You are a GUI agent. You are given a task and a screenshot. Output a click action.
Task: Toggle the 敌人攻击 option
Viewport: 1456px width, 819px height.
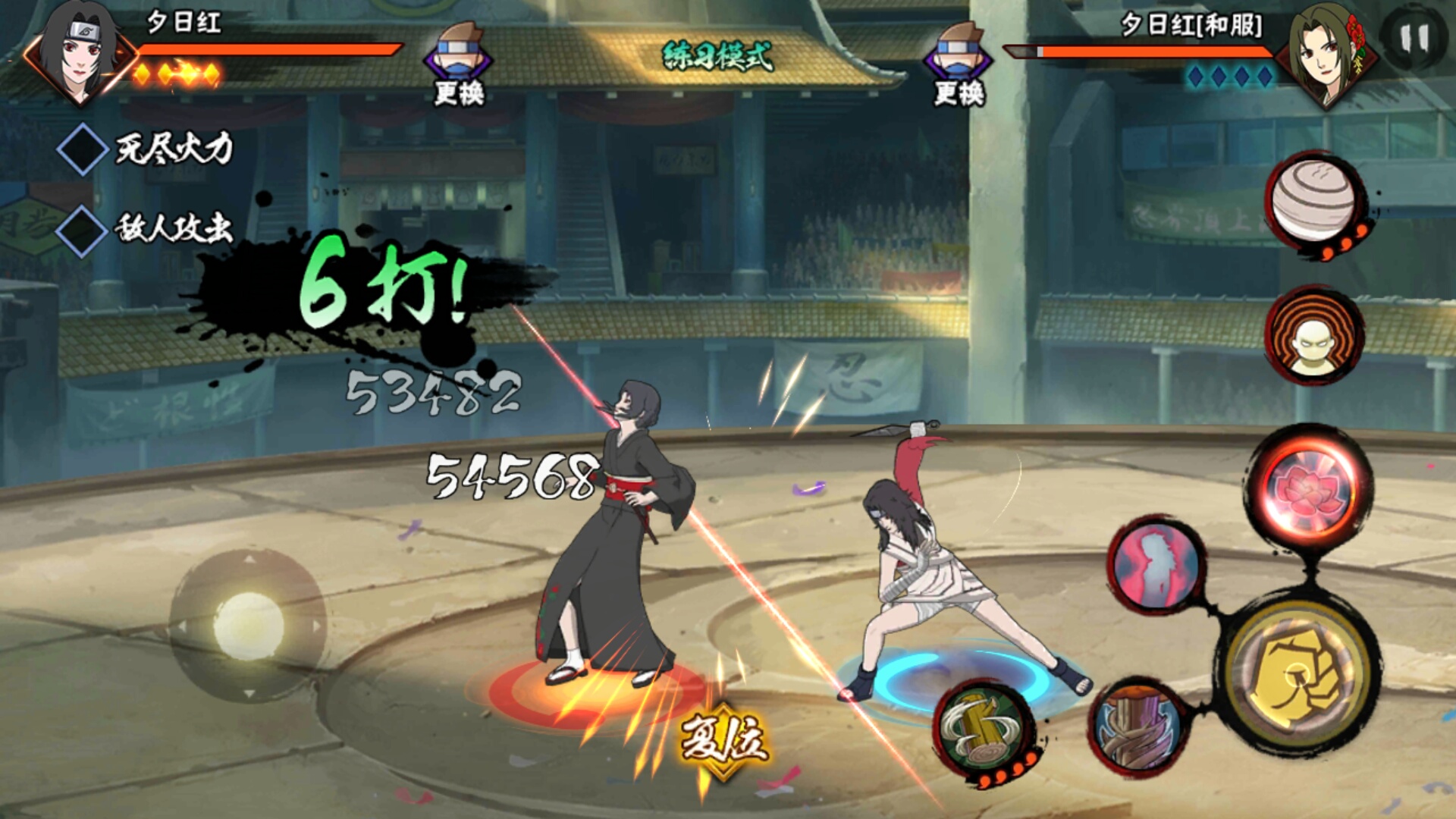point(82,229)
